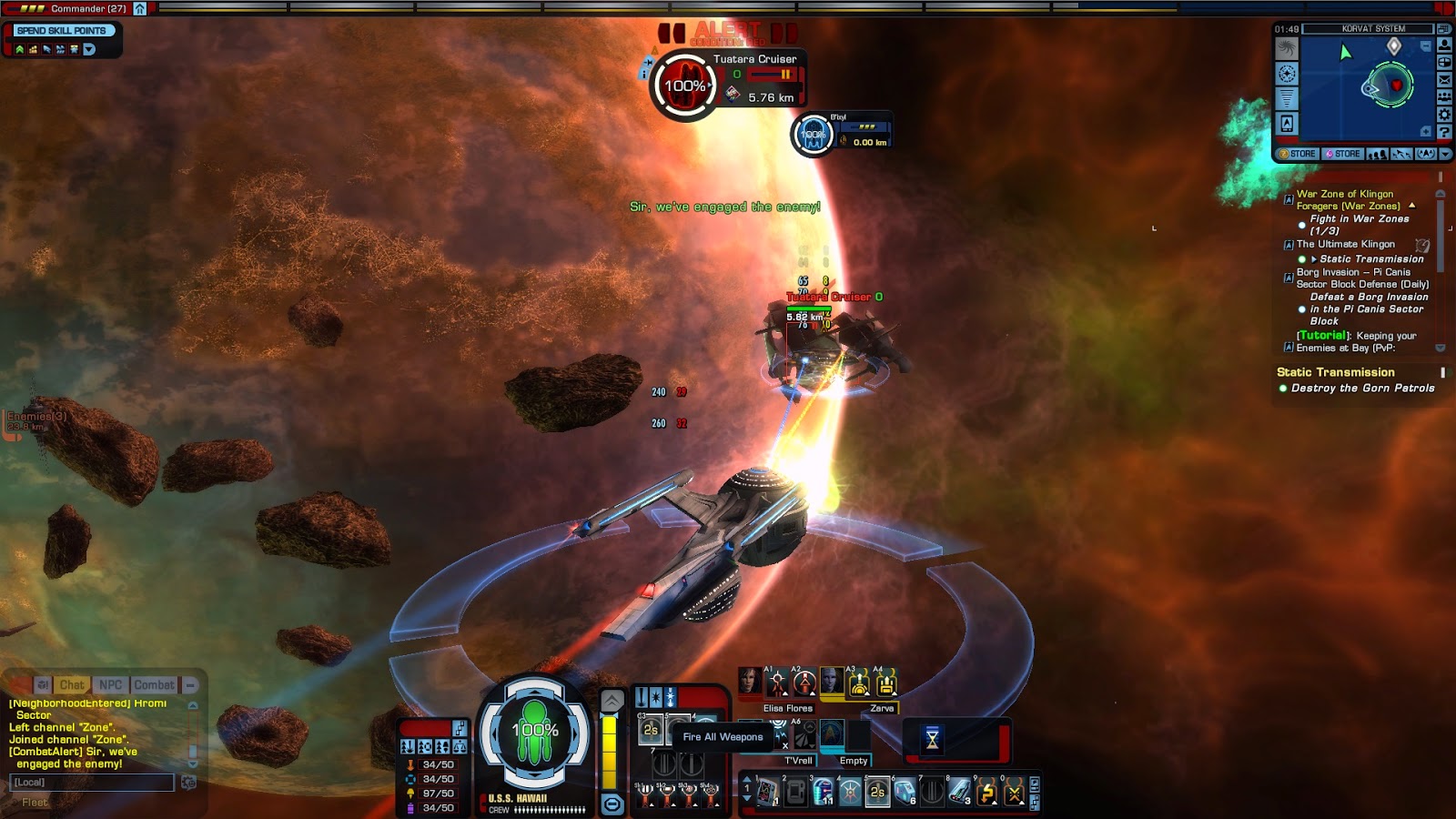Open the Spend Skill Points prompt
The height and width of the screenshot is (819, 1456).
tap(62, 30)
